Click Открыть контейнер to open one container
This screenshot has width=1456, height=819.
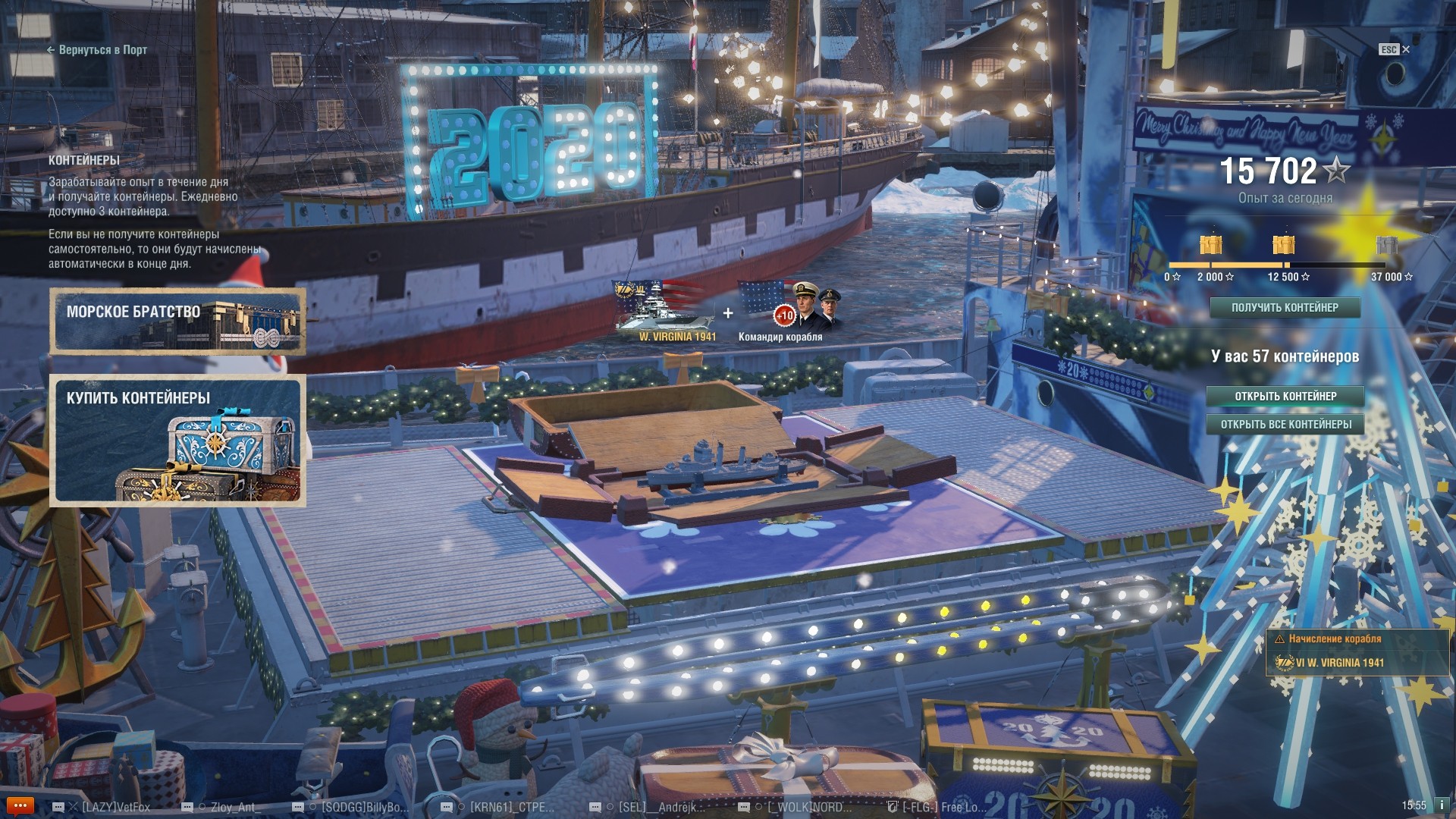coord(1285,396)
